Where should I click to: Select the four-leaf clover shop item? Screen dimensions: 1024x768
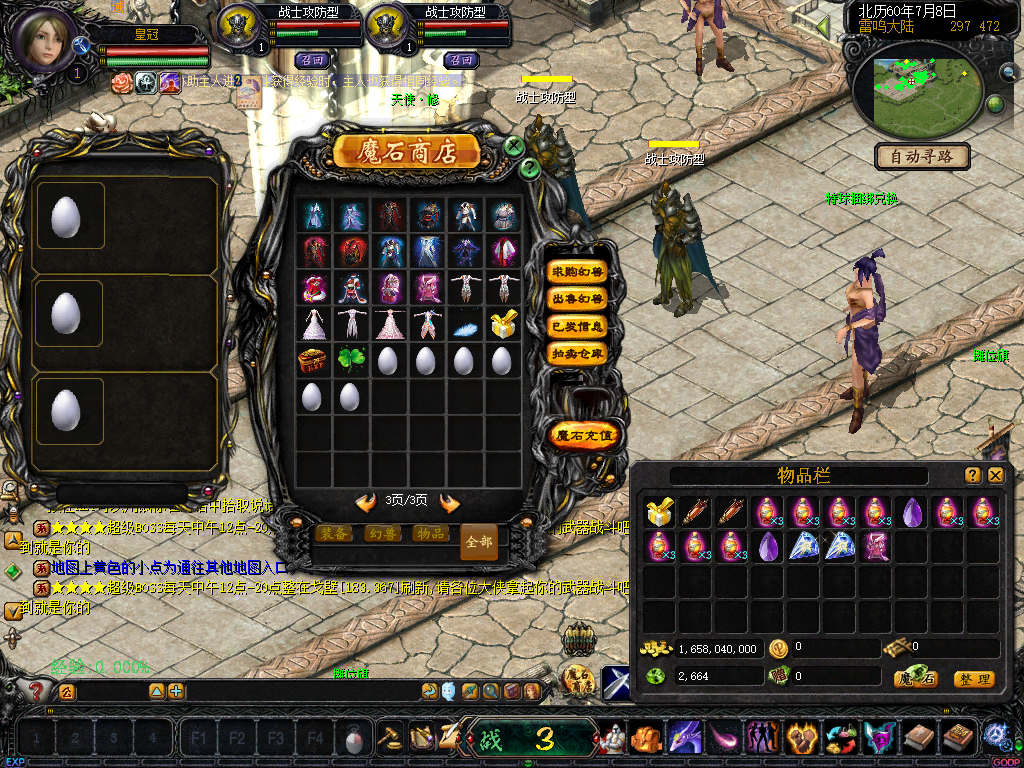[350, 359]
